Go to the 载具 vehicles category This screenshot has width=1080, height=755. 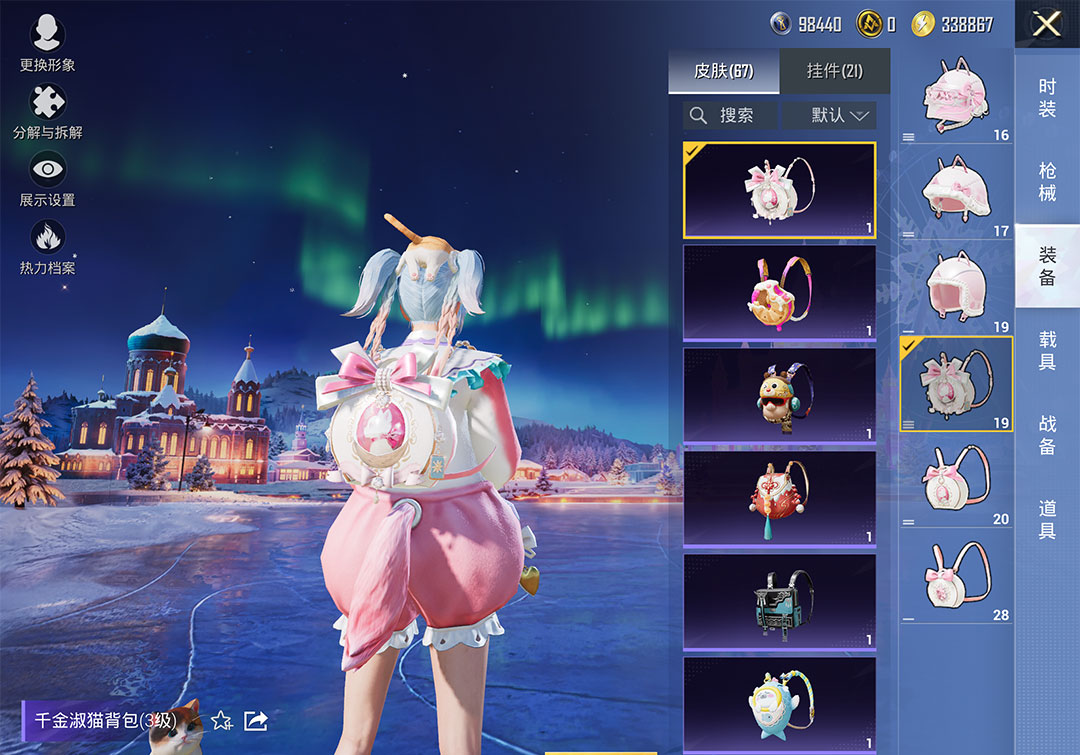pos(1047,350)
